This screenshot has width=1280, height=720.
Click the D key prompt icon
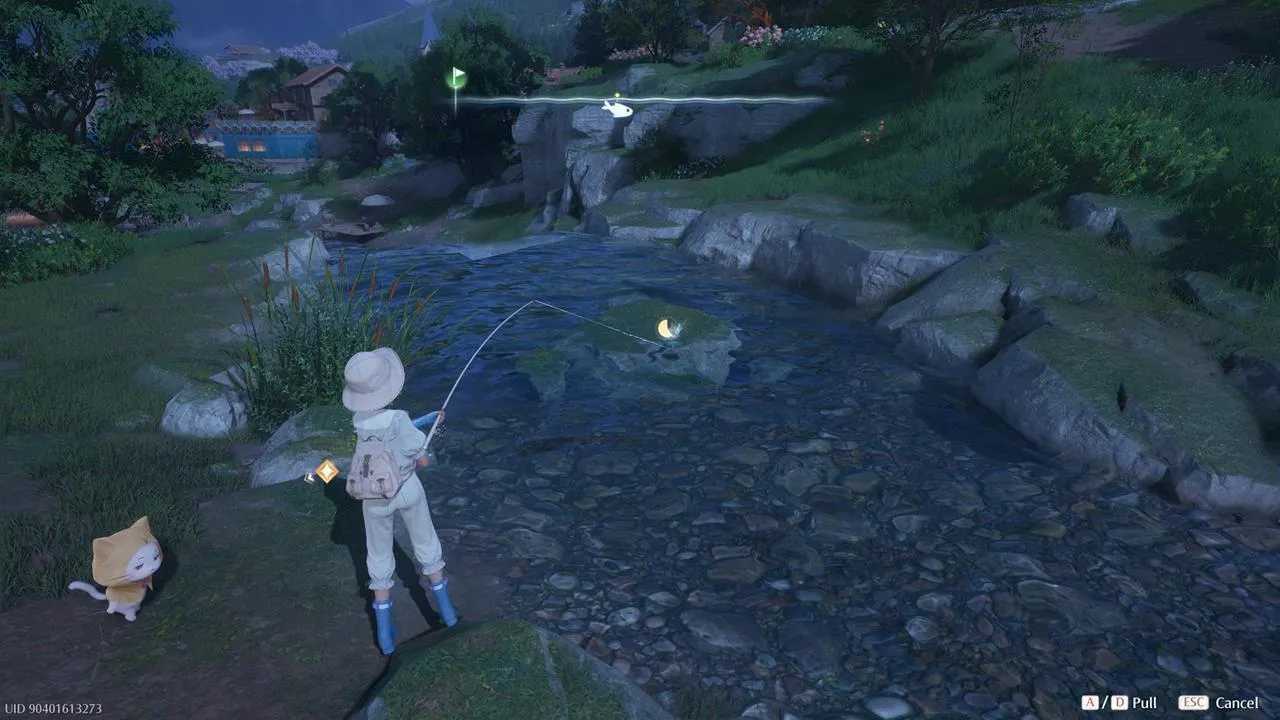click(1119, 702)
